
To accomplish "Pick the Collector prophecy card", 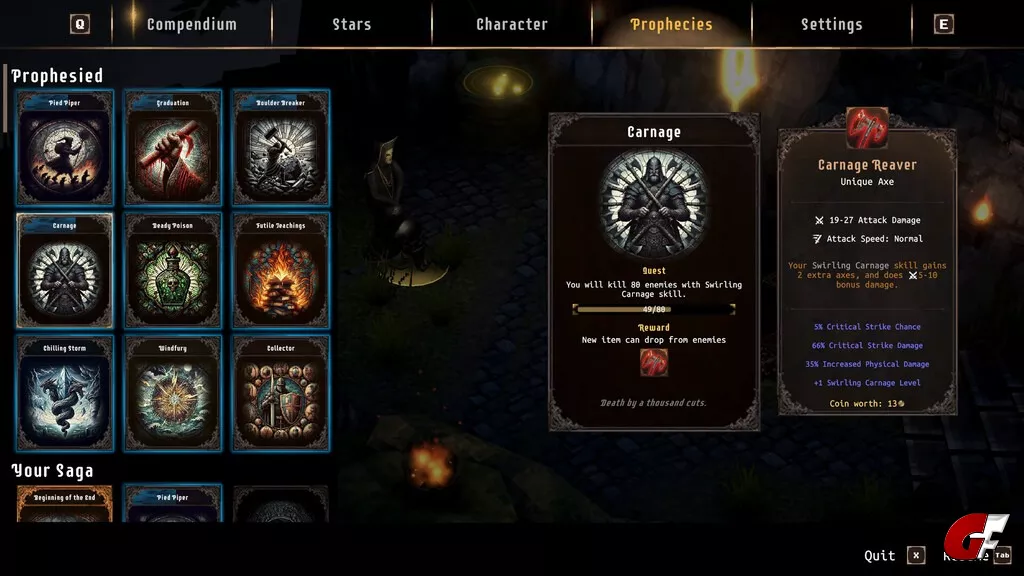I will pyautogui.click(x=281, y=393).
